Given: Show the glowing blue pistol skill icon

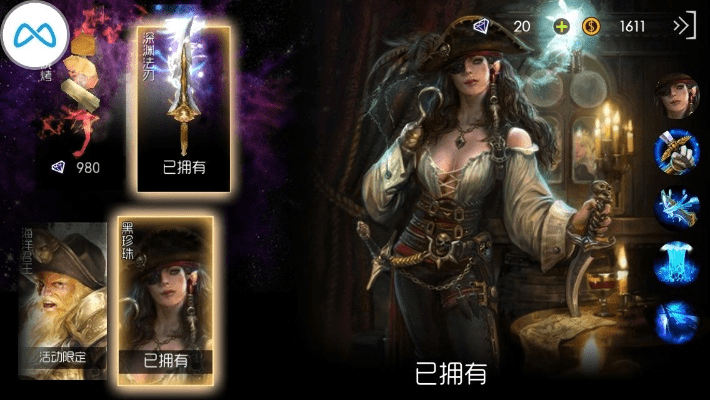Looking at the screenshot, I should click(675, 208).
